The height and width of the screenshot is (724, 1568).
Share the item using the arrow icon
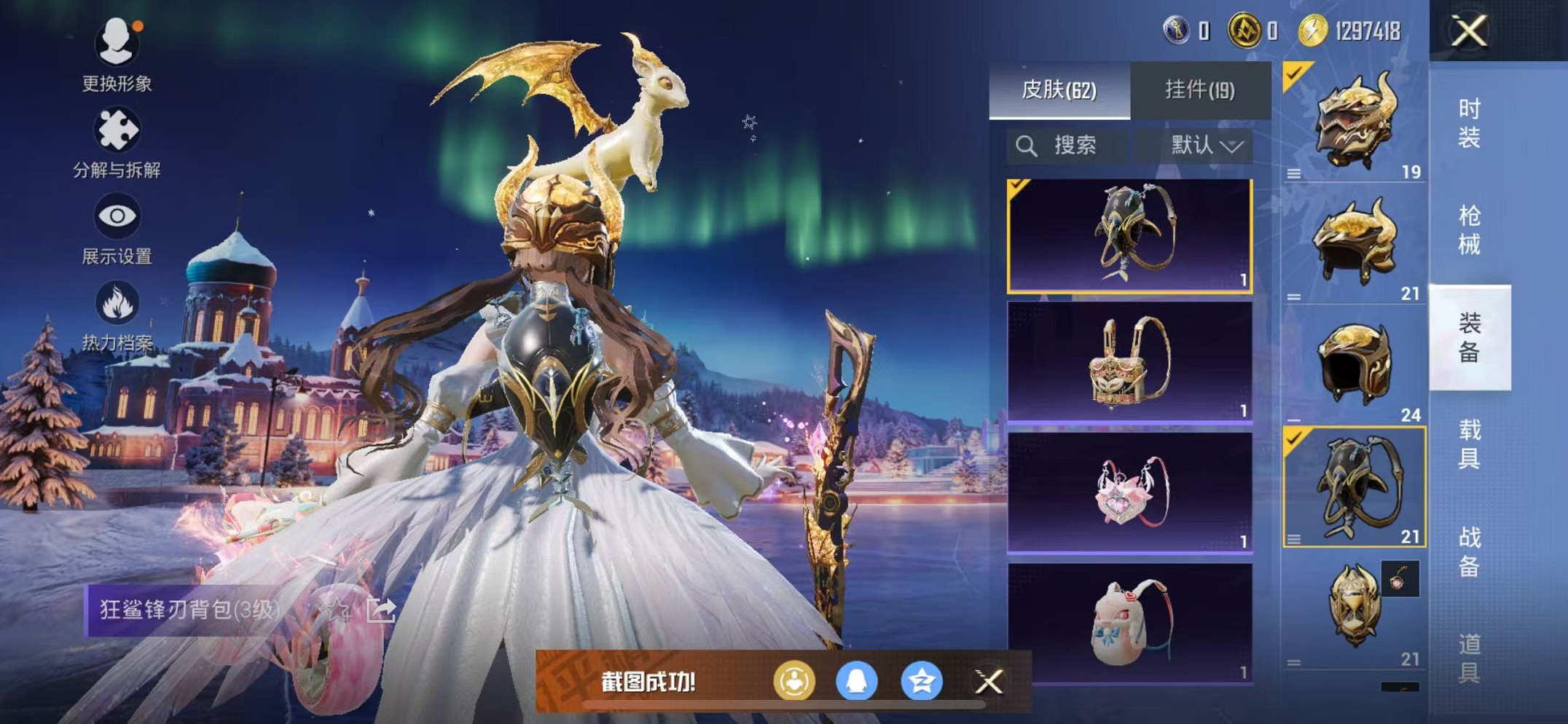click(x=380, y=610)
